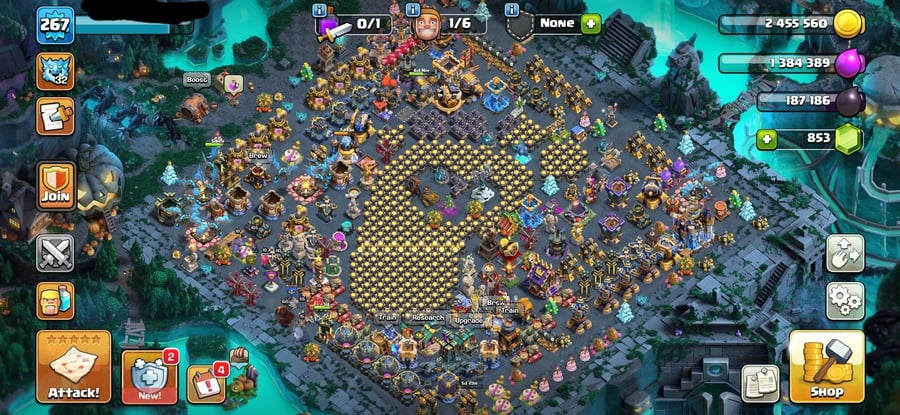Show info for the shield status
The image size is (900, 415).
513,10
